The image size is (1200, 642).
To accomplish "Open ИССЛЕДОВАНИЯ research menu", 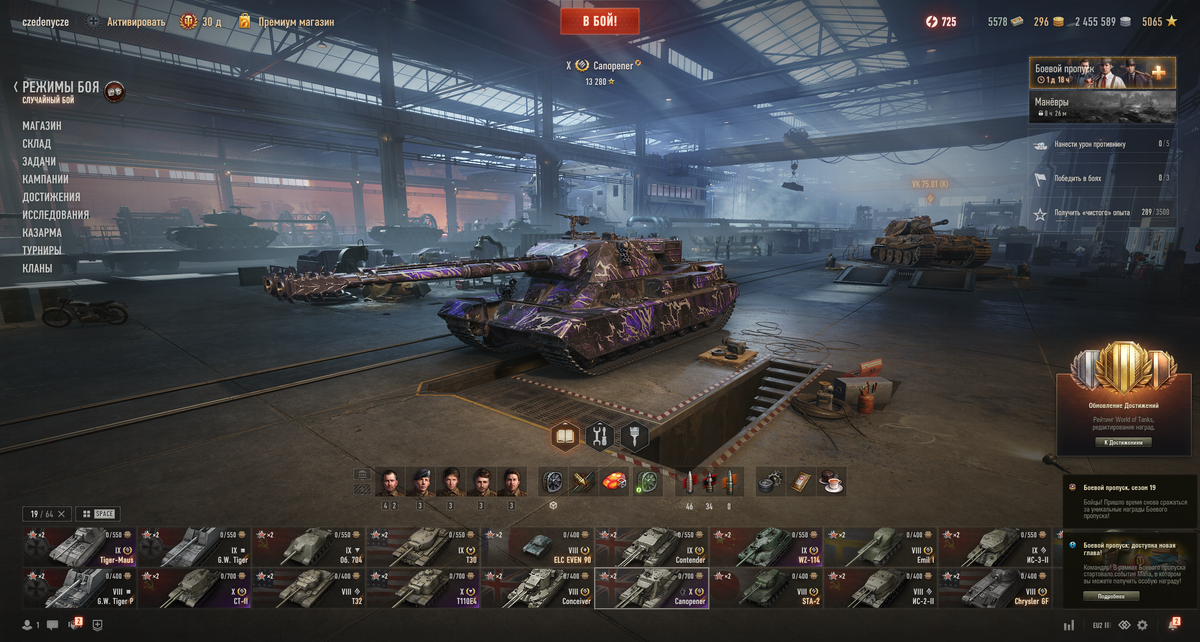I will click(56, 215).
